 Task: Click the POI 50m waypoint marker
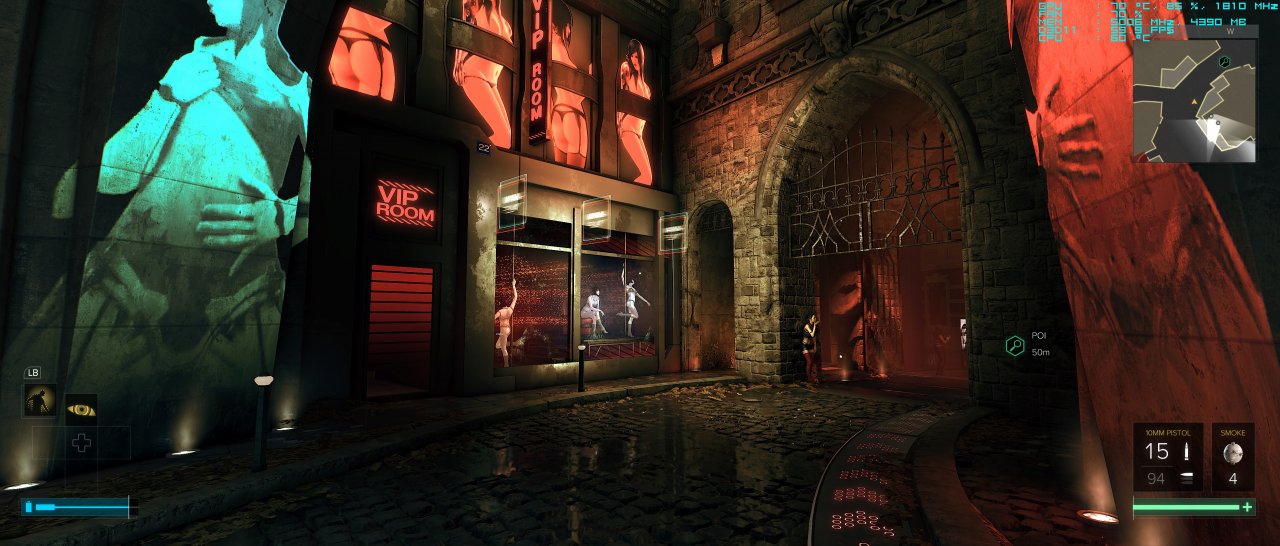(1015, 346)
